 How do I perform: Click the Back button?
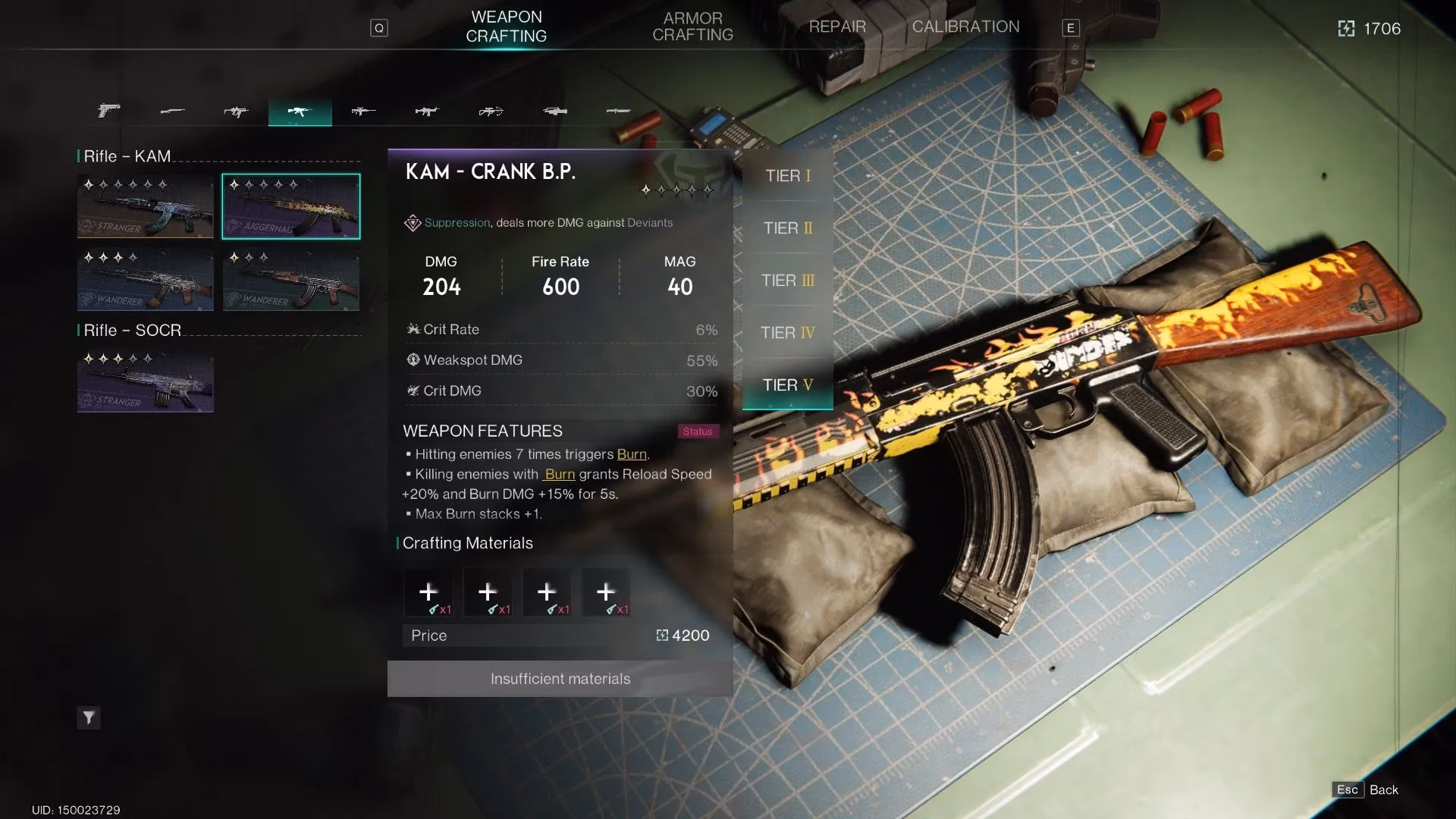point(1365,789)
